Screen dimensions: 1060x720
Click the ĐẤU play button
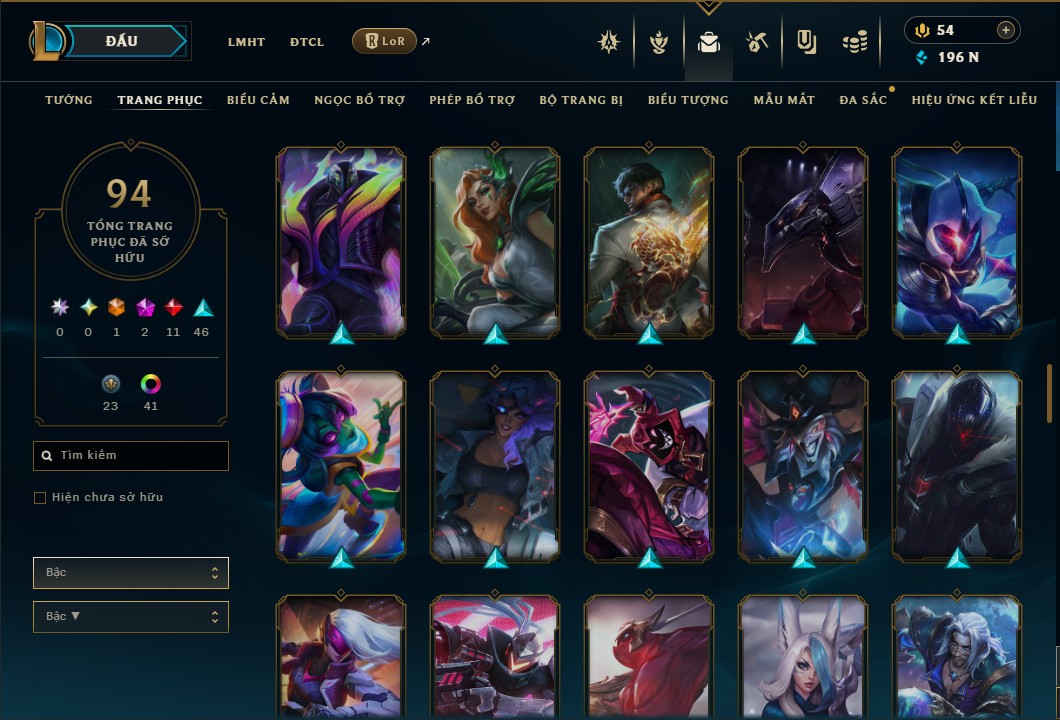click(x=122, y=41)
